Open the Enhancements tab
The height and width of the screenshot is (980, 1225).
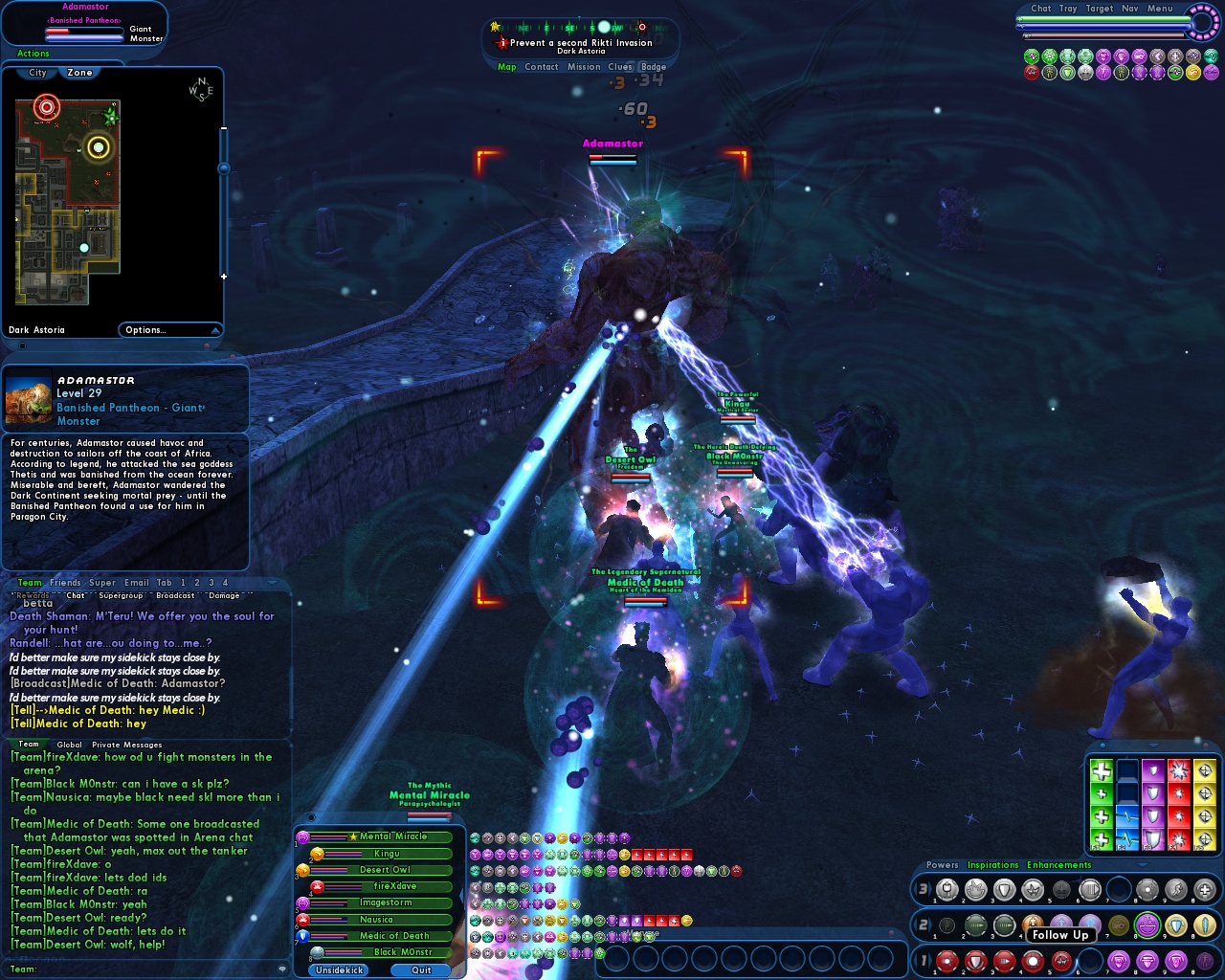(1058, 865)
